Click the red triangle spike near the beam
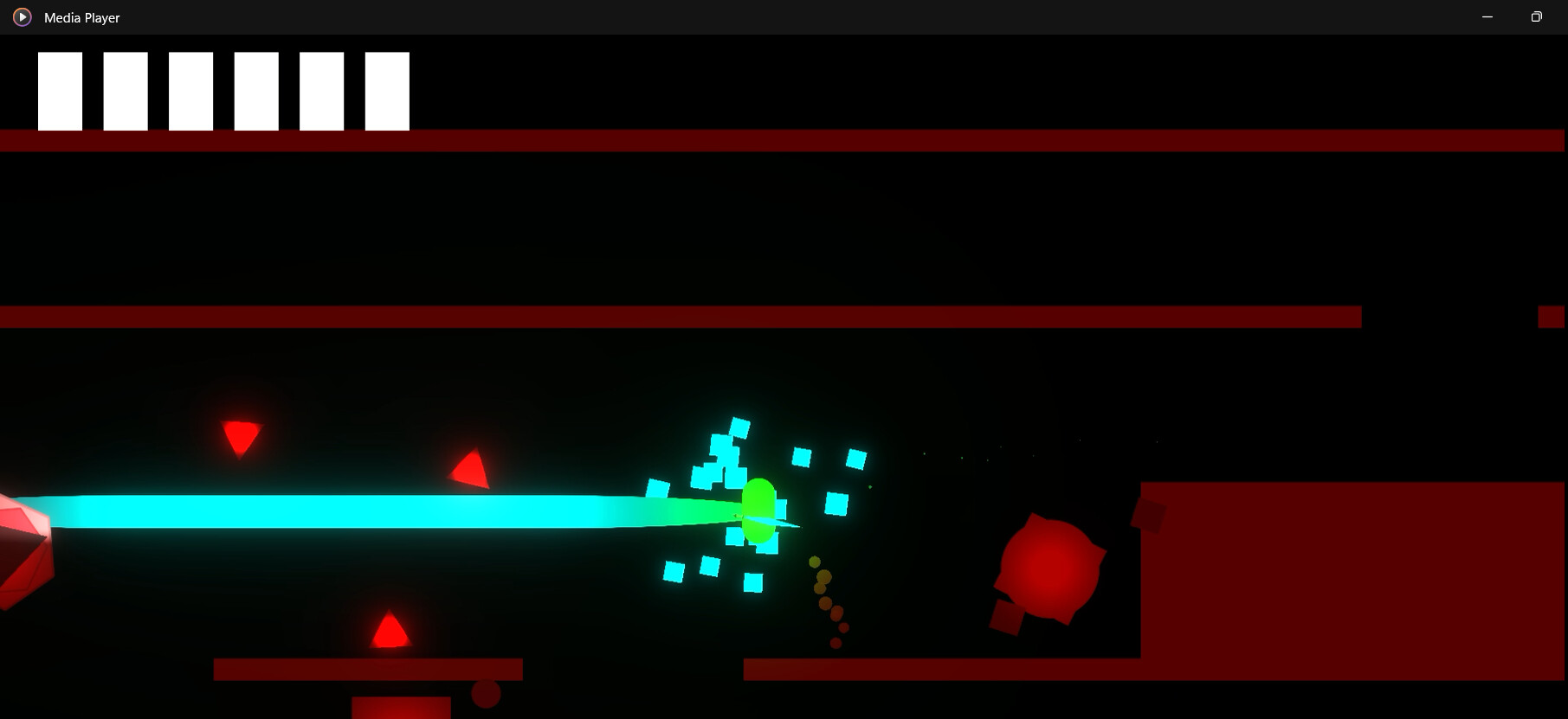This screenshot has height=719, width=1568. pos(468,470)
